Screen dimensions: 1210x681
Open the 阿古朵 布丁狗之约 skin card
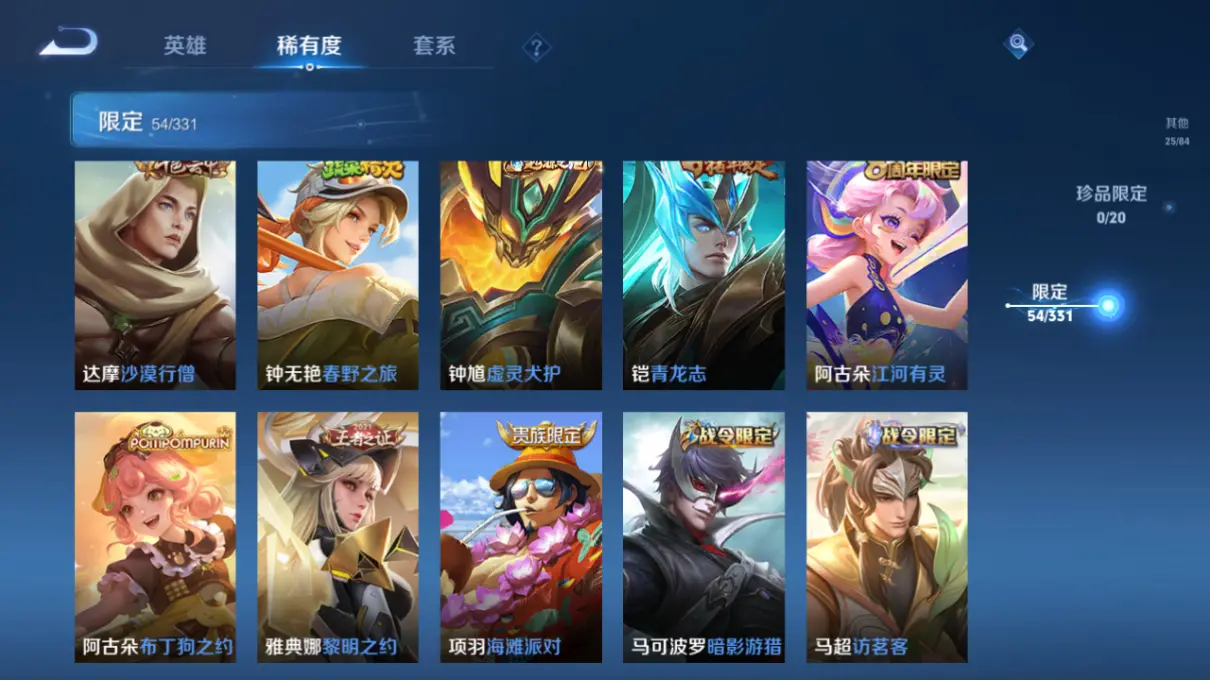coord(155,537)
